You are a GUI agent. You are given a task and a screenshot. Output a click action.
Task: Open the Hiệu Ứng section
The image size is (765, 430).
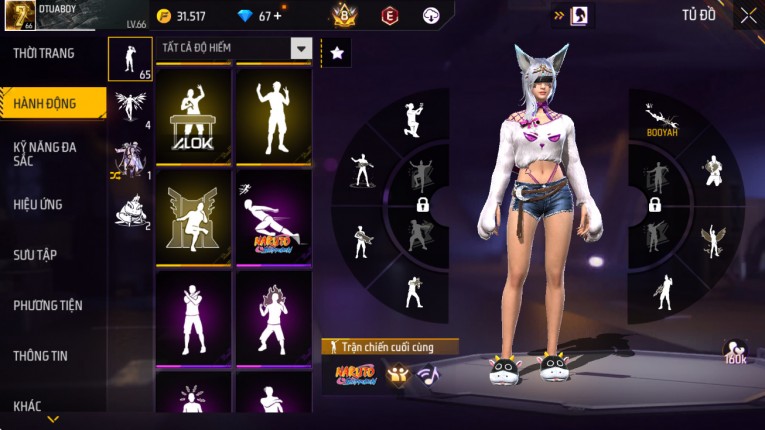(38, 204)
